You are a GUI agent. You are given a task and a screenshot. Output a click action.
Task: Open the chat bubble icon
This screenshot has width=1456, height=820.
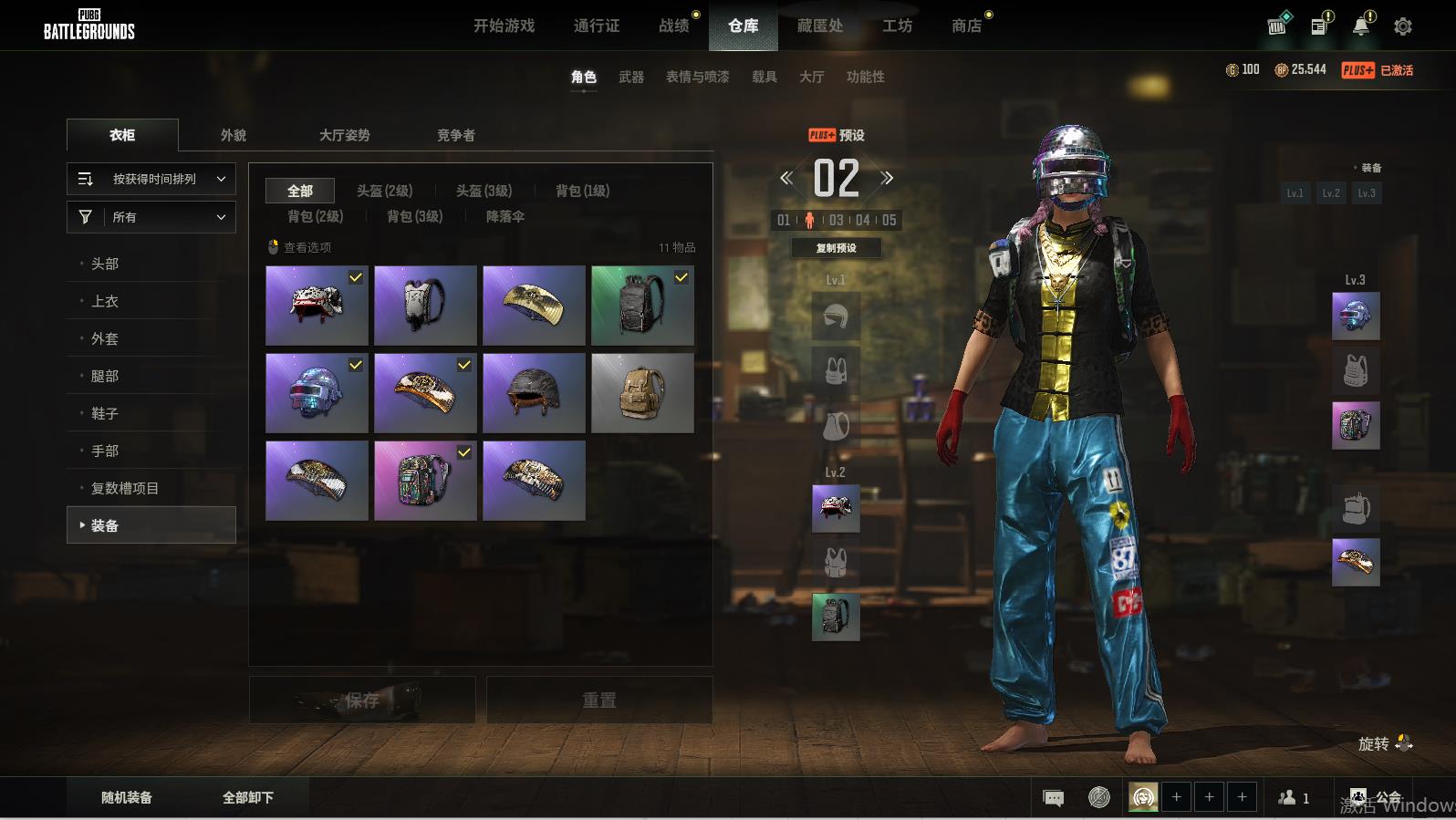pyautogui.click(x=1053, y=798)
